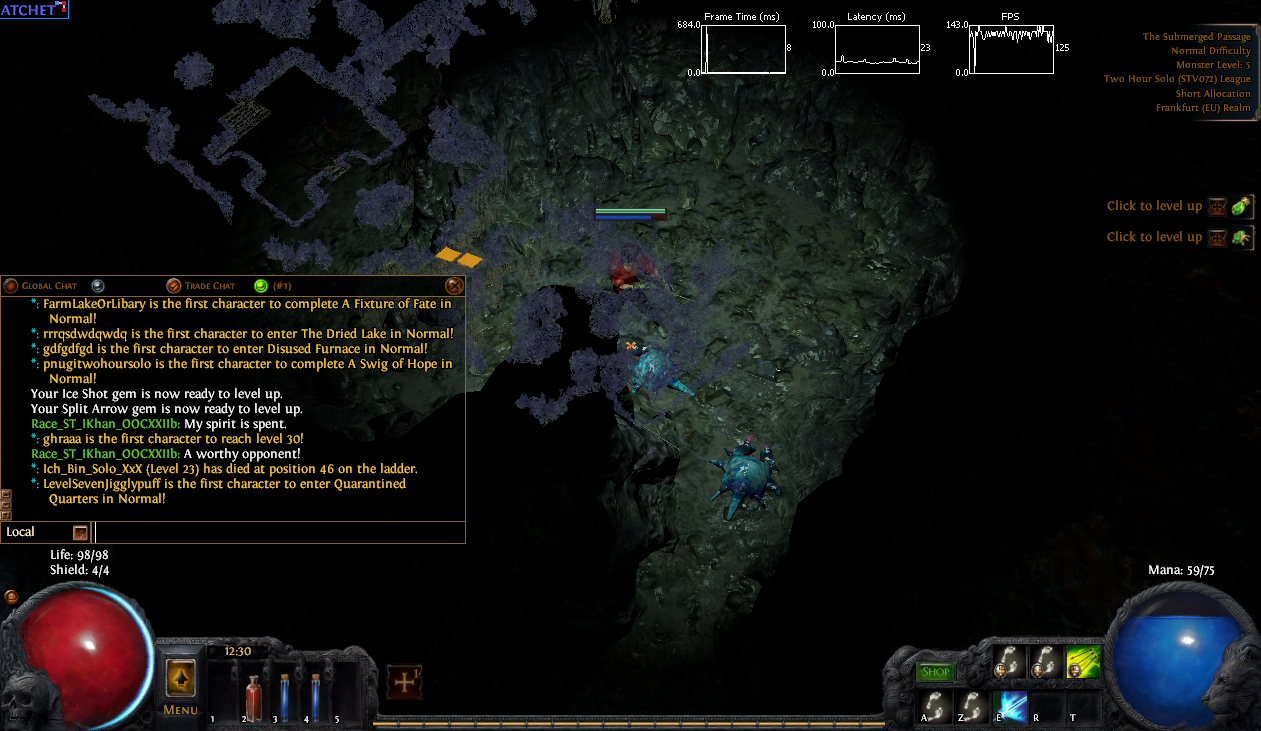Focus the chat message input field
The image size is (1261, 731).
point(278,532)
